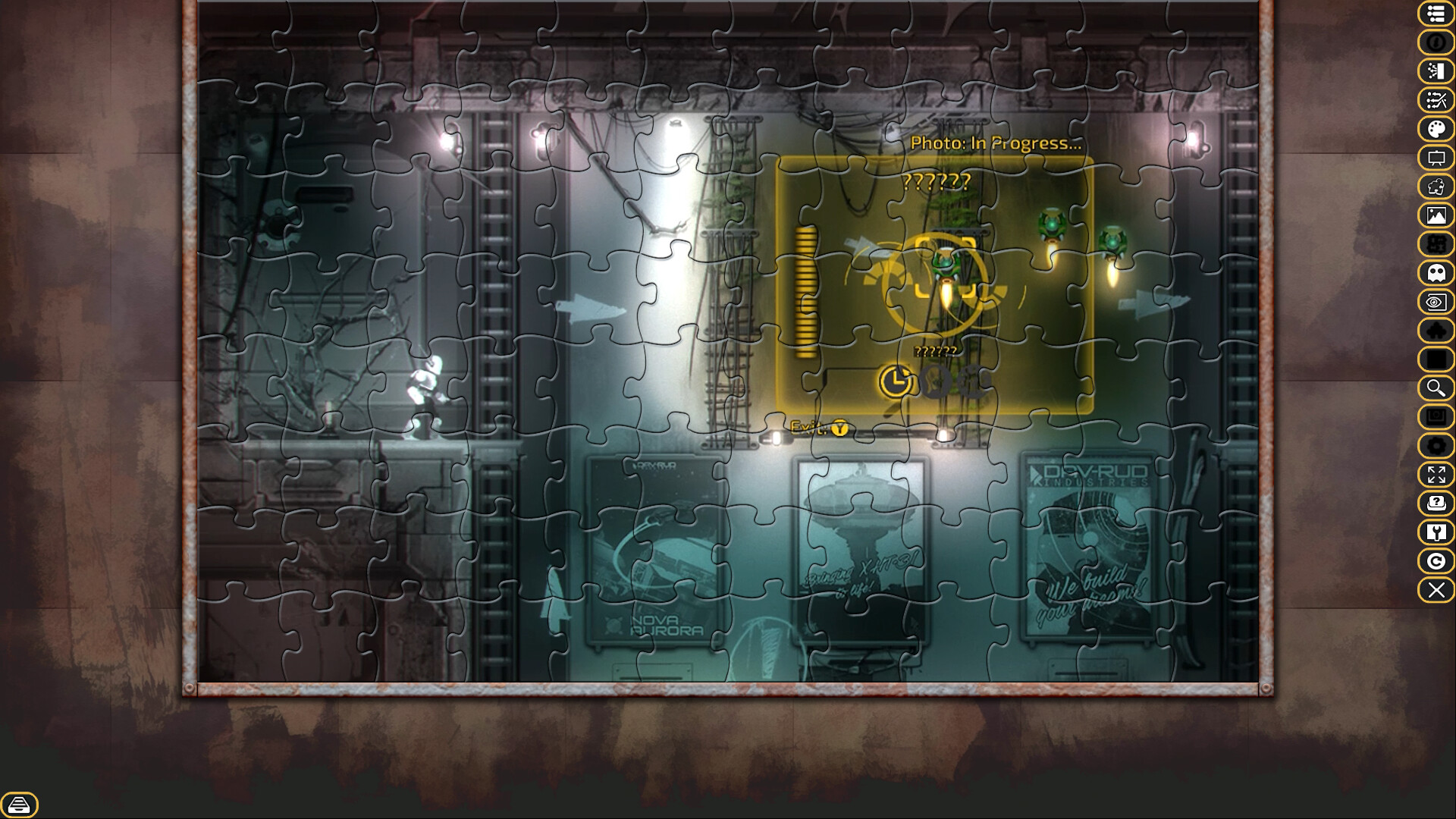Select the piece sorting tool
Image resolution: width=1456 pixels, height=819 pixels.
point(1436,71)
